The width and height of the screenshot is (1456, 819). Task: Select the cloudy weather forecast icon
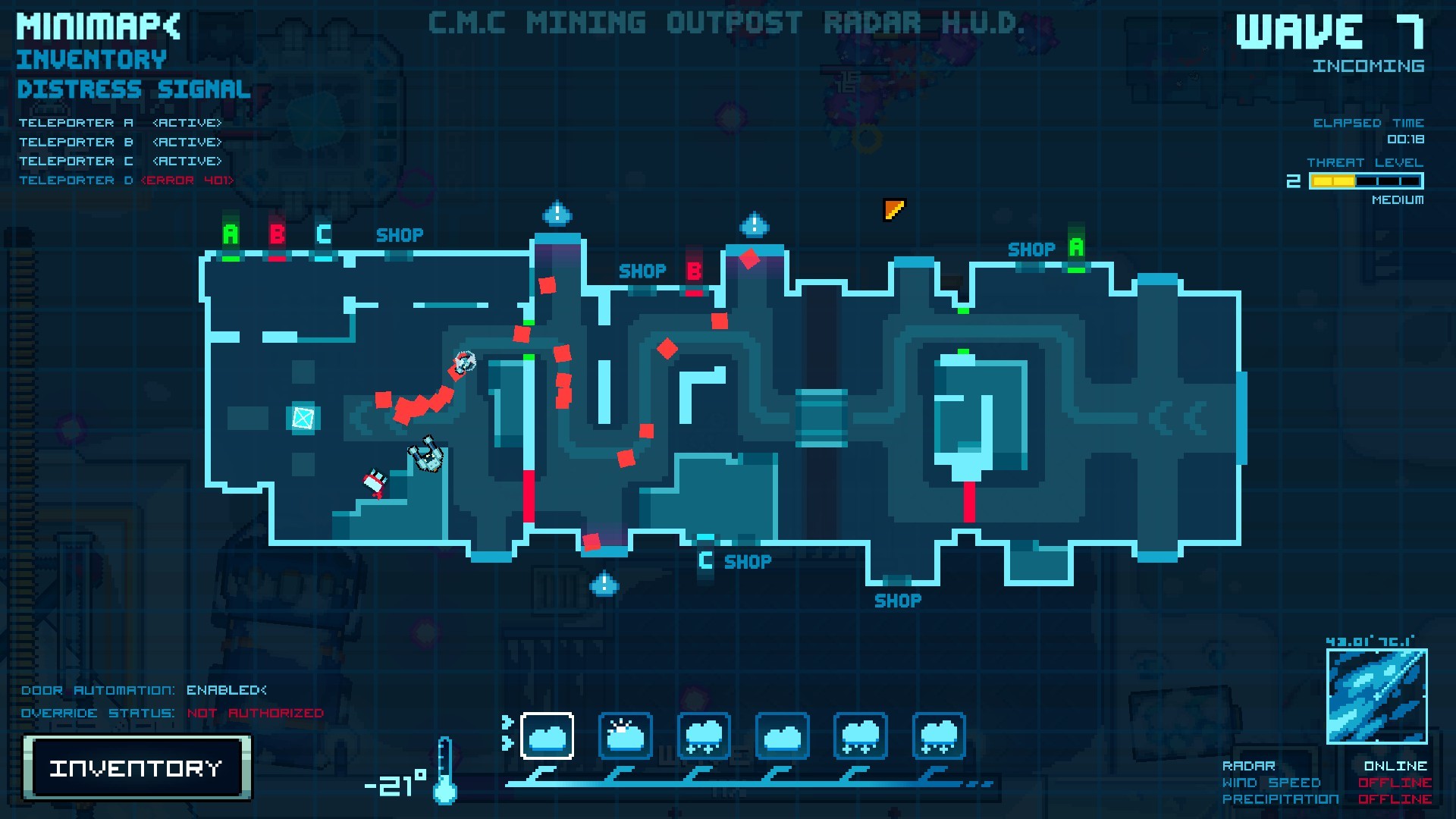(x=548, y=734)
